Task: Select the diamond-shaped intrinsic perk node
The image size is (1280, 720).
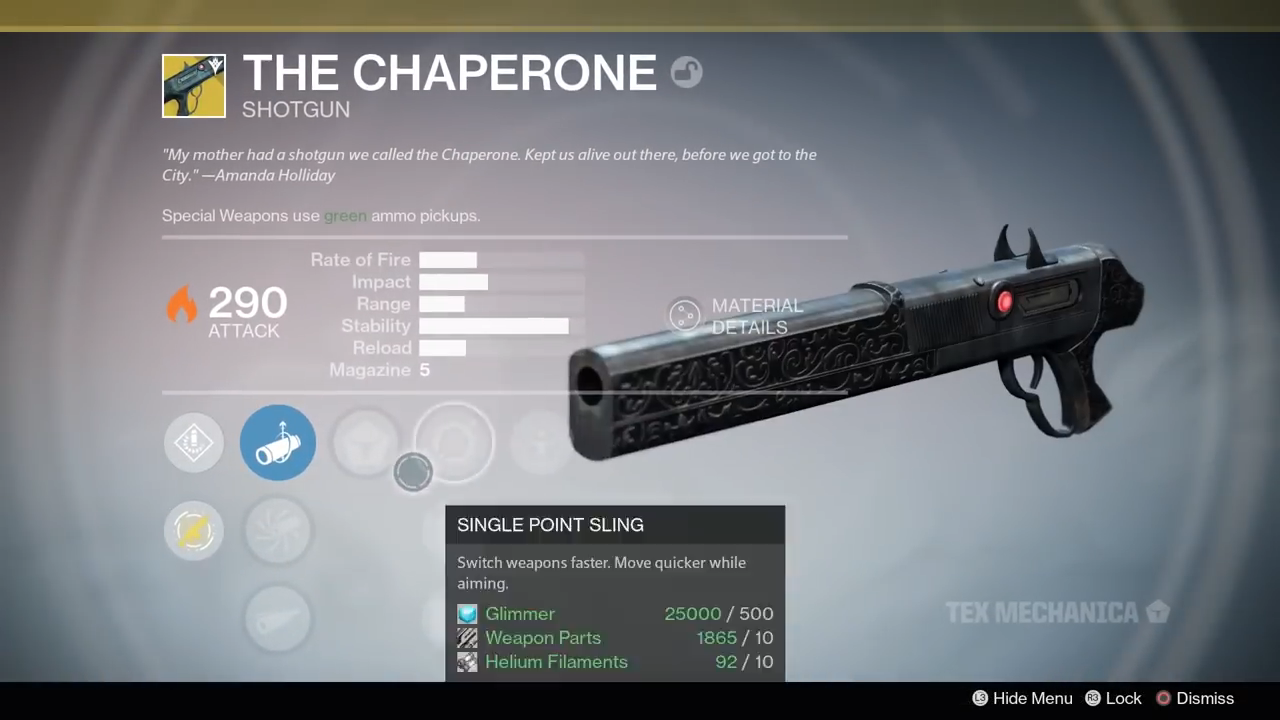Action: point(193,442)
